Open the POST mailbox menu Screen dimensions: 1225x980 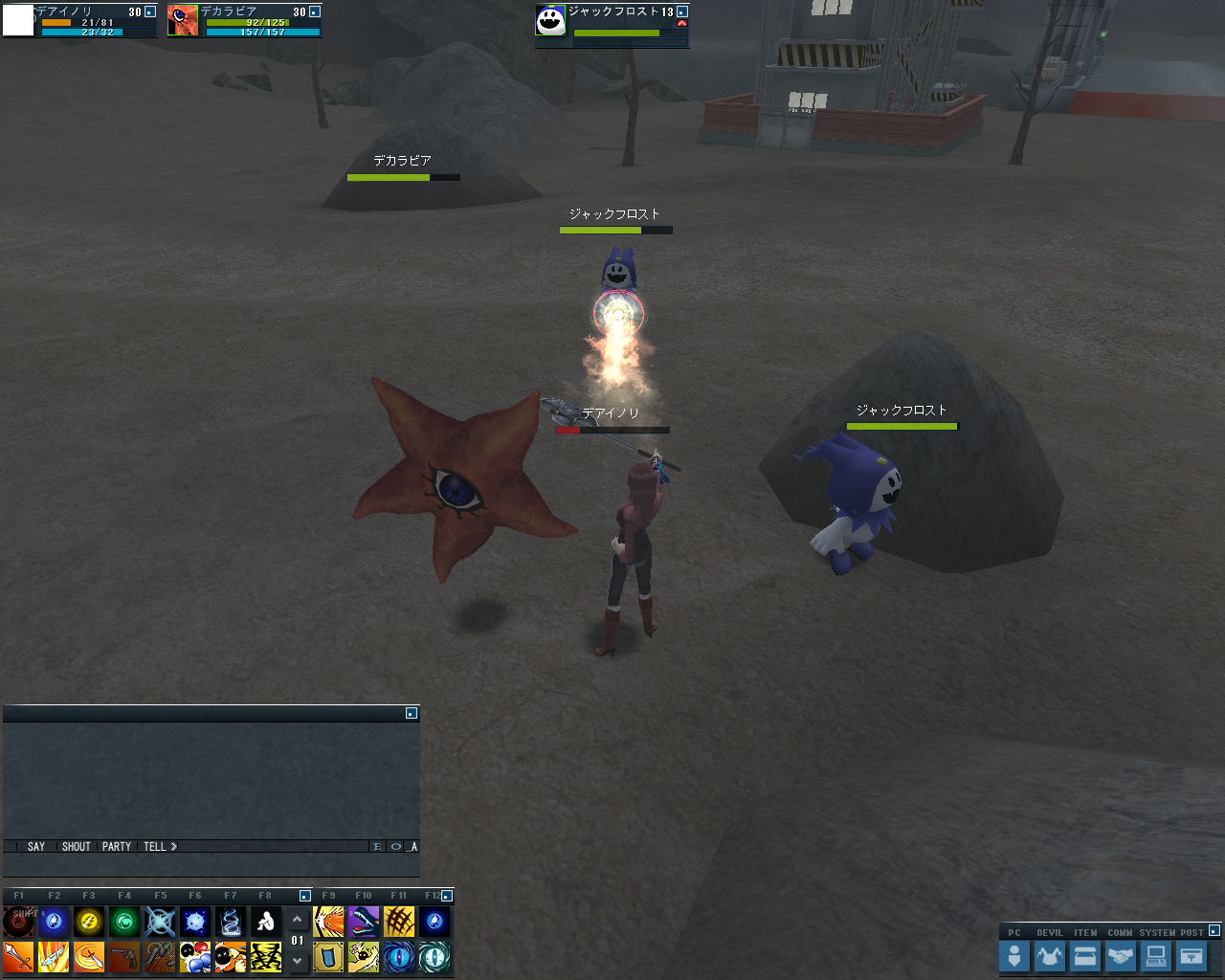1192,956
